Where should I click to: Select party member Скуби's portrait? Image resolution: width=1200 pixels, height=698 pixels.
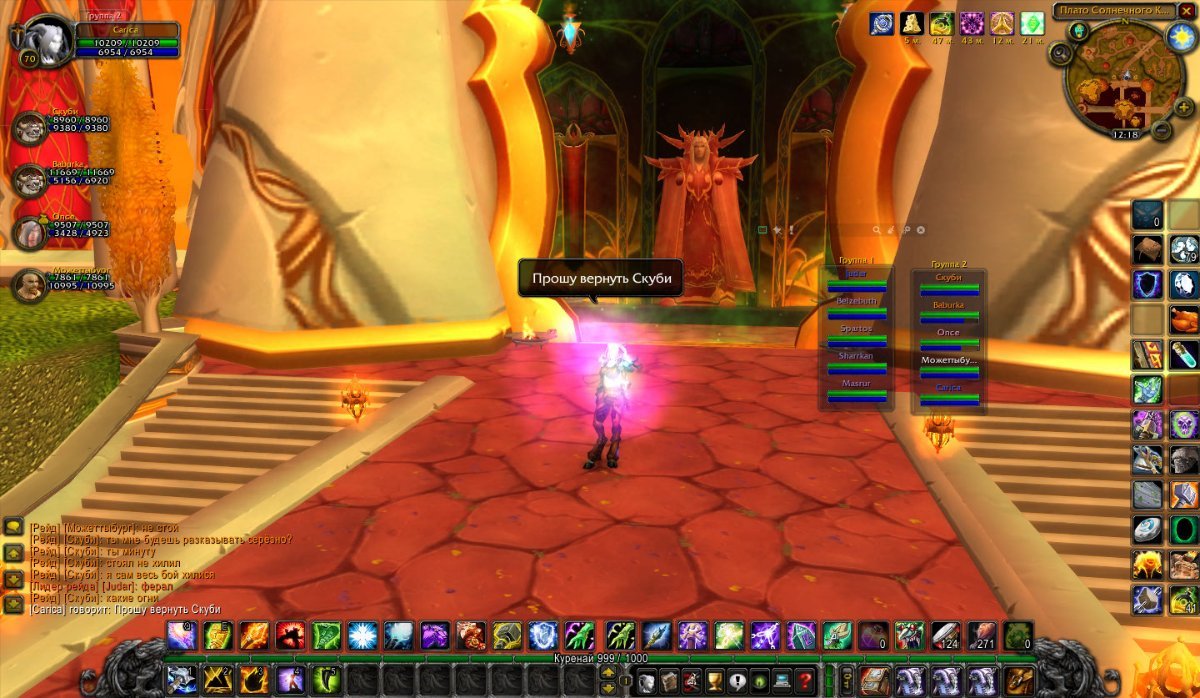(x=29, y=127)
